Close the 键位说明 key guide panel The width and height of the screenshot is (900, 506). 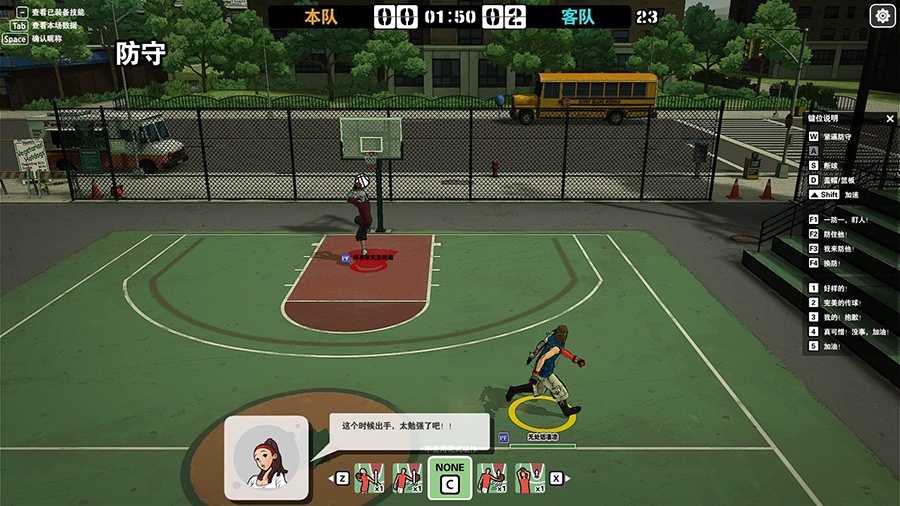[x=890, y=119]
